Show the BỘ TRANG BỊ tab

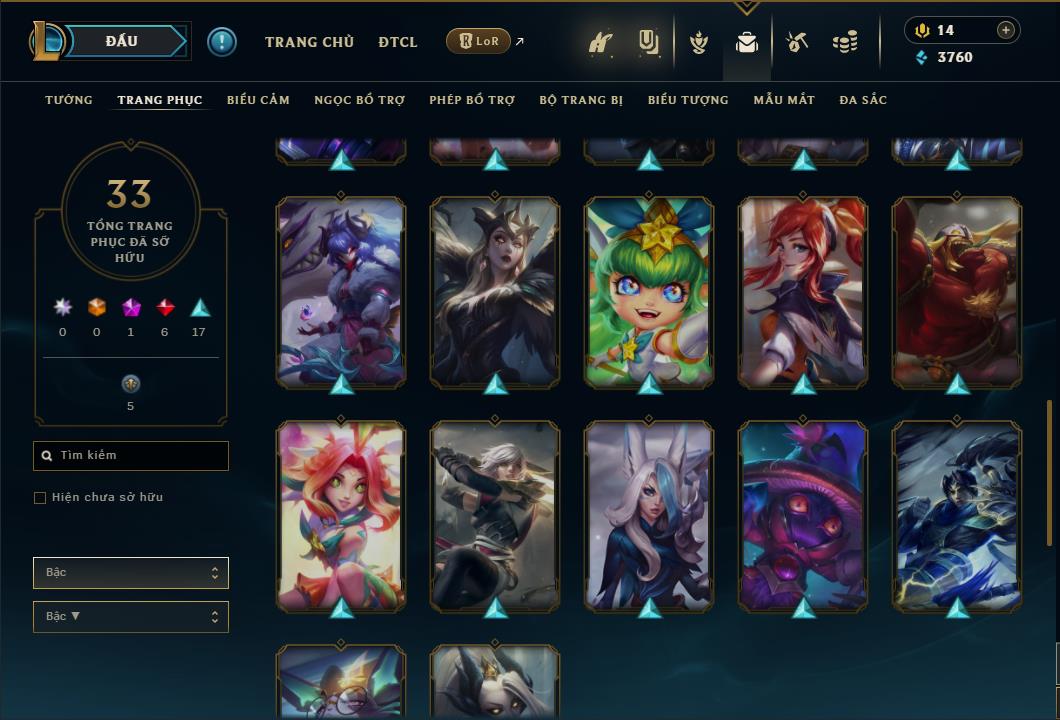[581, 100]
